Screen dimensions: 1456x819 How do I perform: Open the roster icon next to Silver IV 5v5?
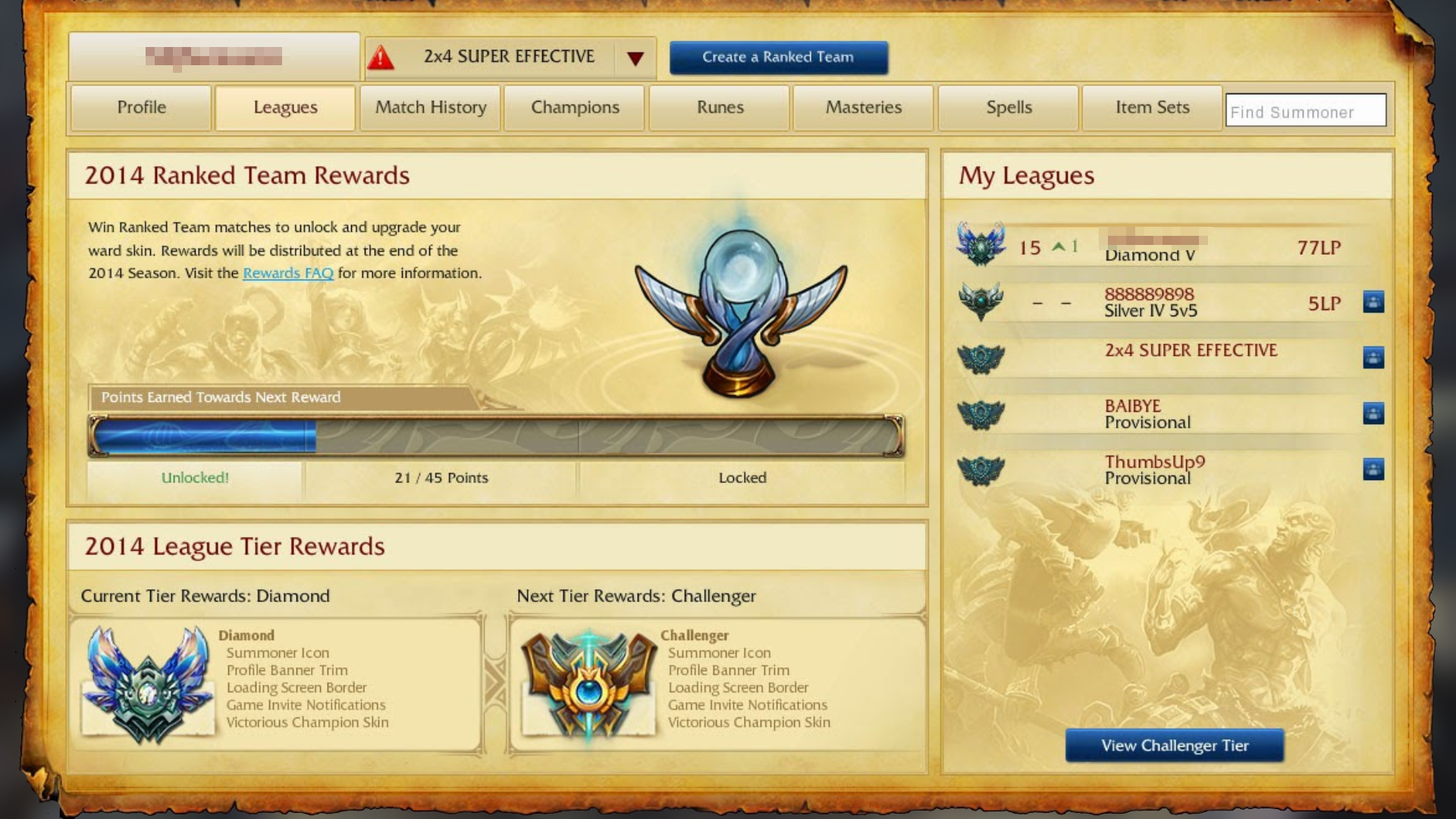click(1374, 301)
